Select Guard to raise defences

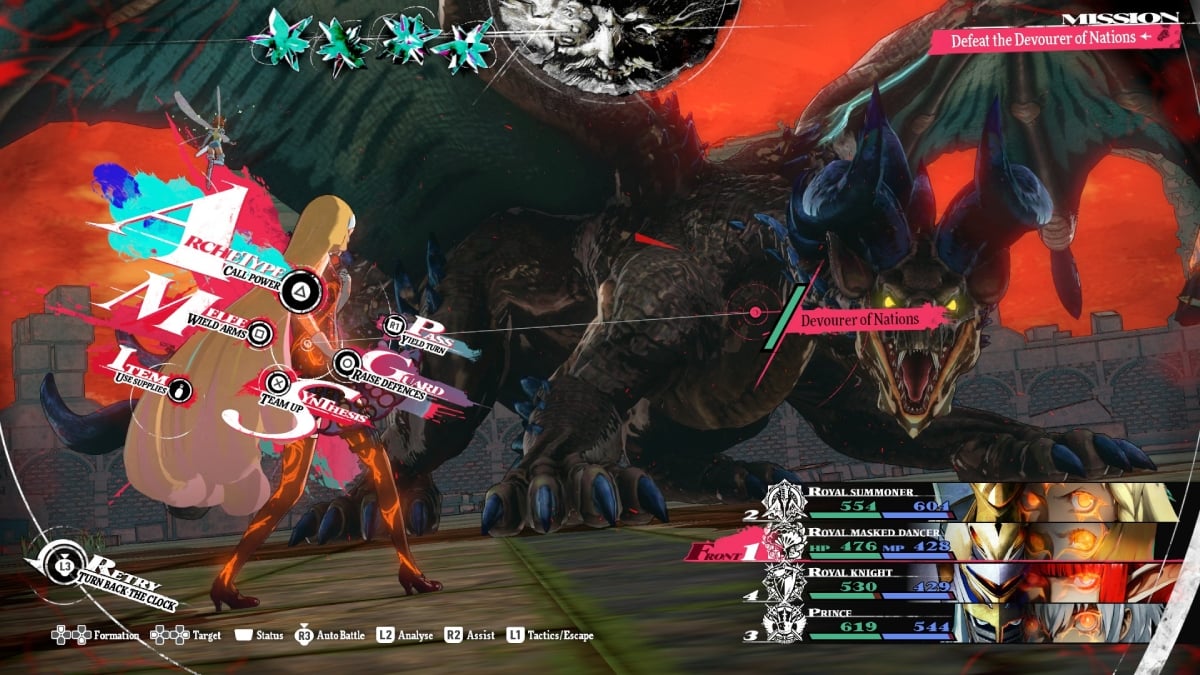(x=347, y=363)
